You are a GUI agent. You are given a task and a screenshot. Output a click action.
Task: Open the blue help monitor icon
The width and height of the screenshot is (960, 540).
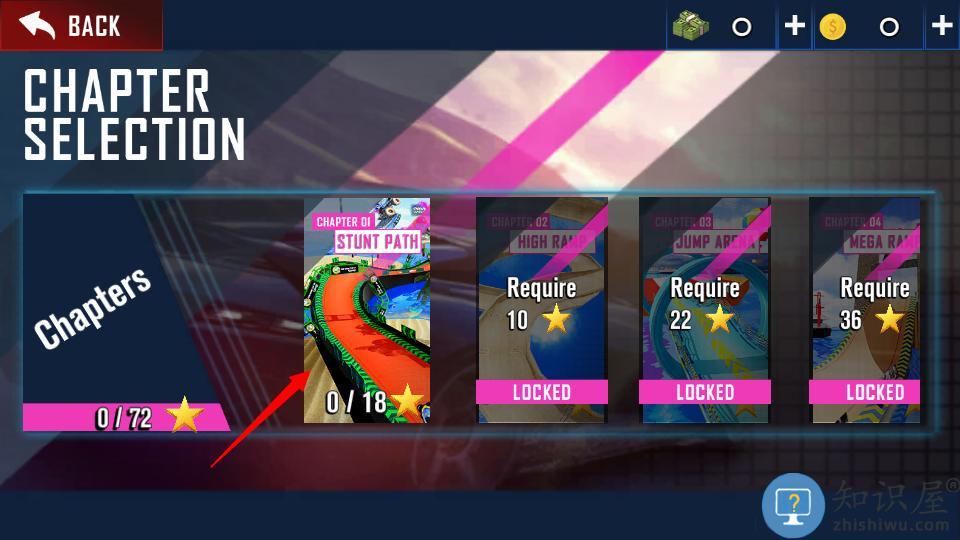pyautogui.click(x=793, y=505)
